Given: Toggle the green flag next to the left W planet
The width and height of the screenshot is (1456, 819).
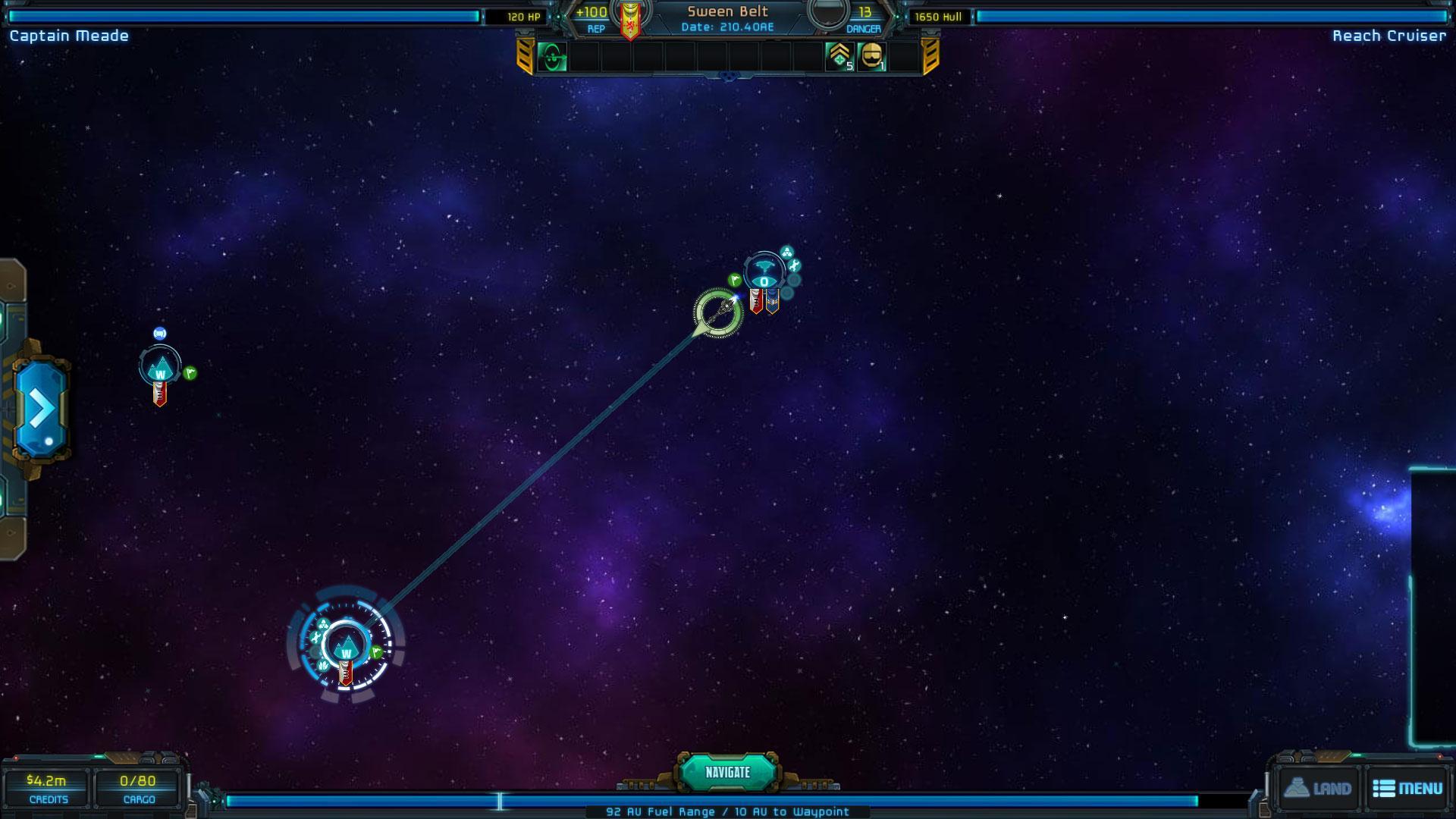Looking at the screenshot, I should pyautogui.click(x=190, y=373).
